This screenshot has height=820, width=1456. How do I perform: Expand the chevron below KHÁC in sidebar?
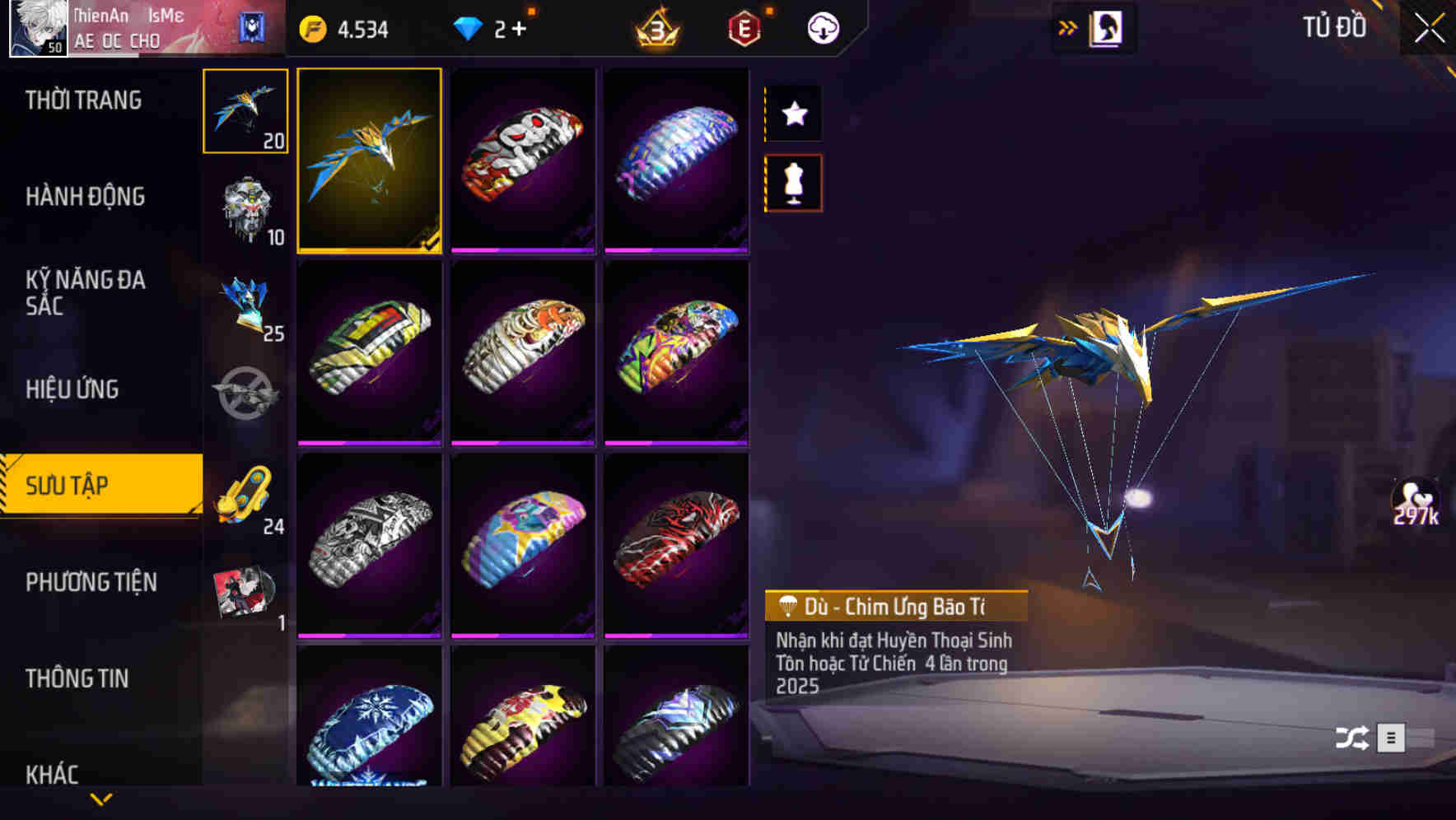(100, 797)
